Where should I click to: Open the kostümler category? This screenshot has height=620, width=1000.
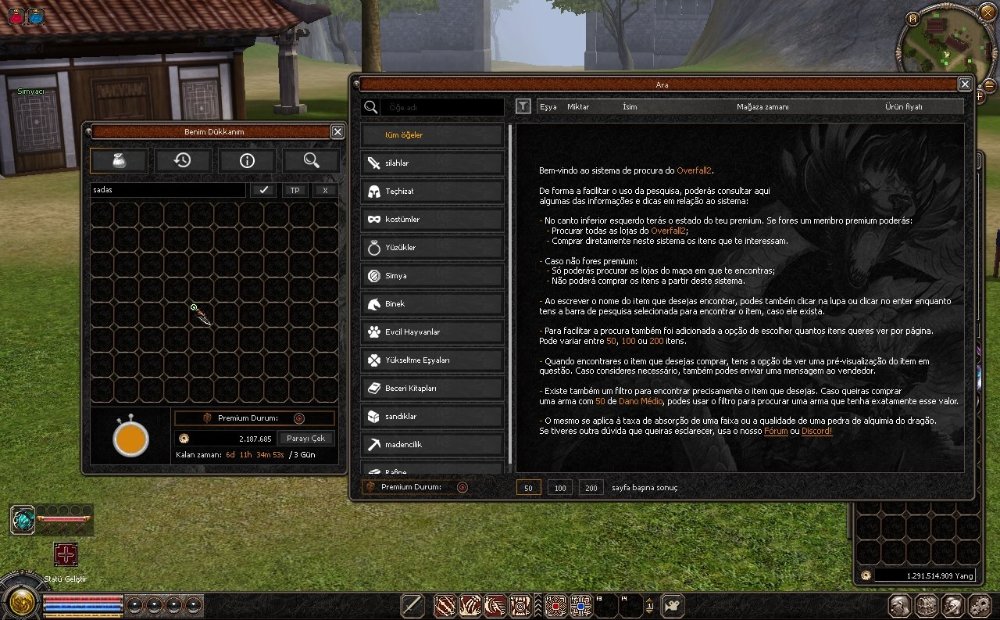pyautogui.click(x=432, y=219)
